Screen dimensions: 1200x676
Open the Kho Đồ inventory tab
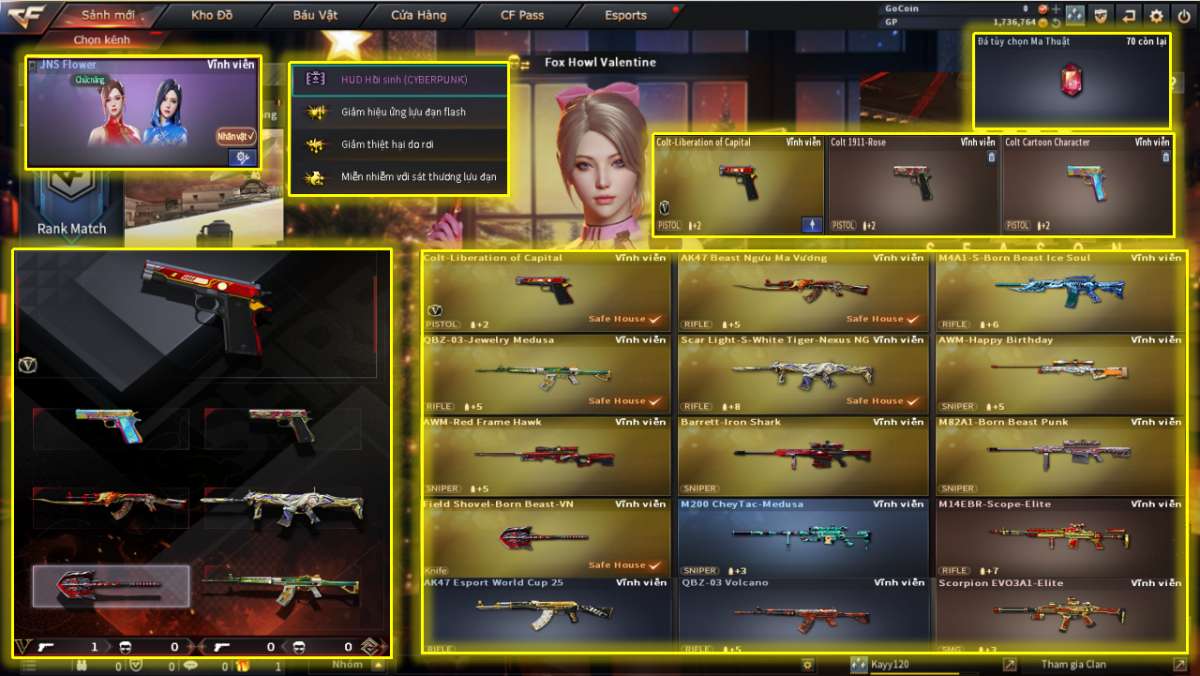click(x=211, y=15)
